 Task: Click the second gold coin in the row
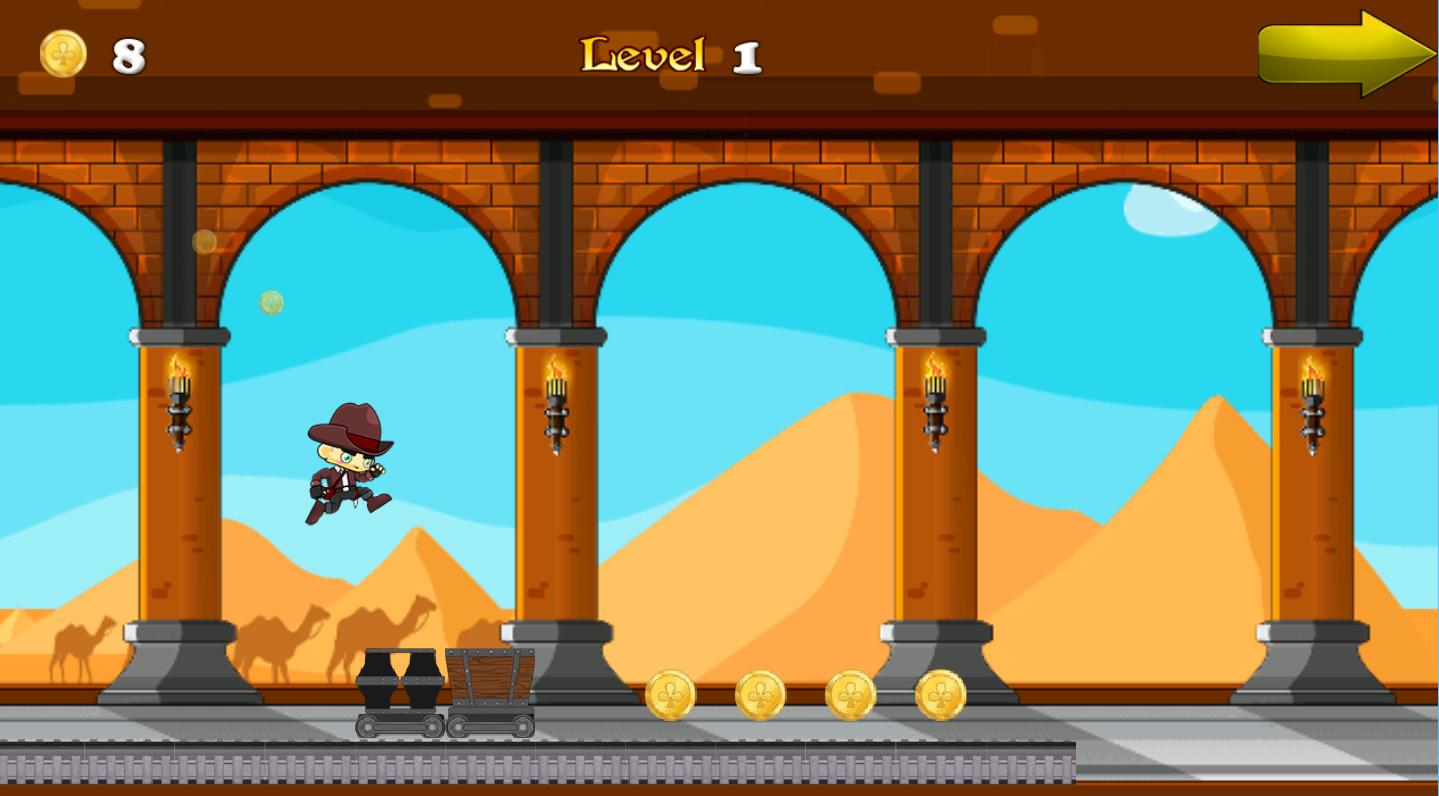click(x=759, y=694)
